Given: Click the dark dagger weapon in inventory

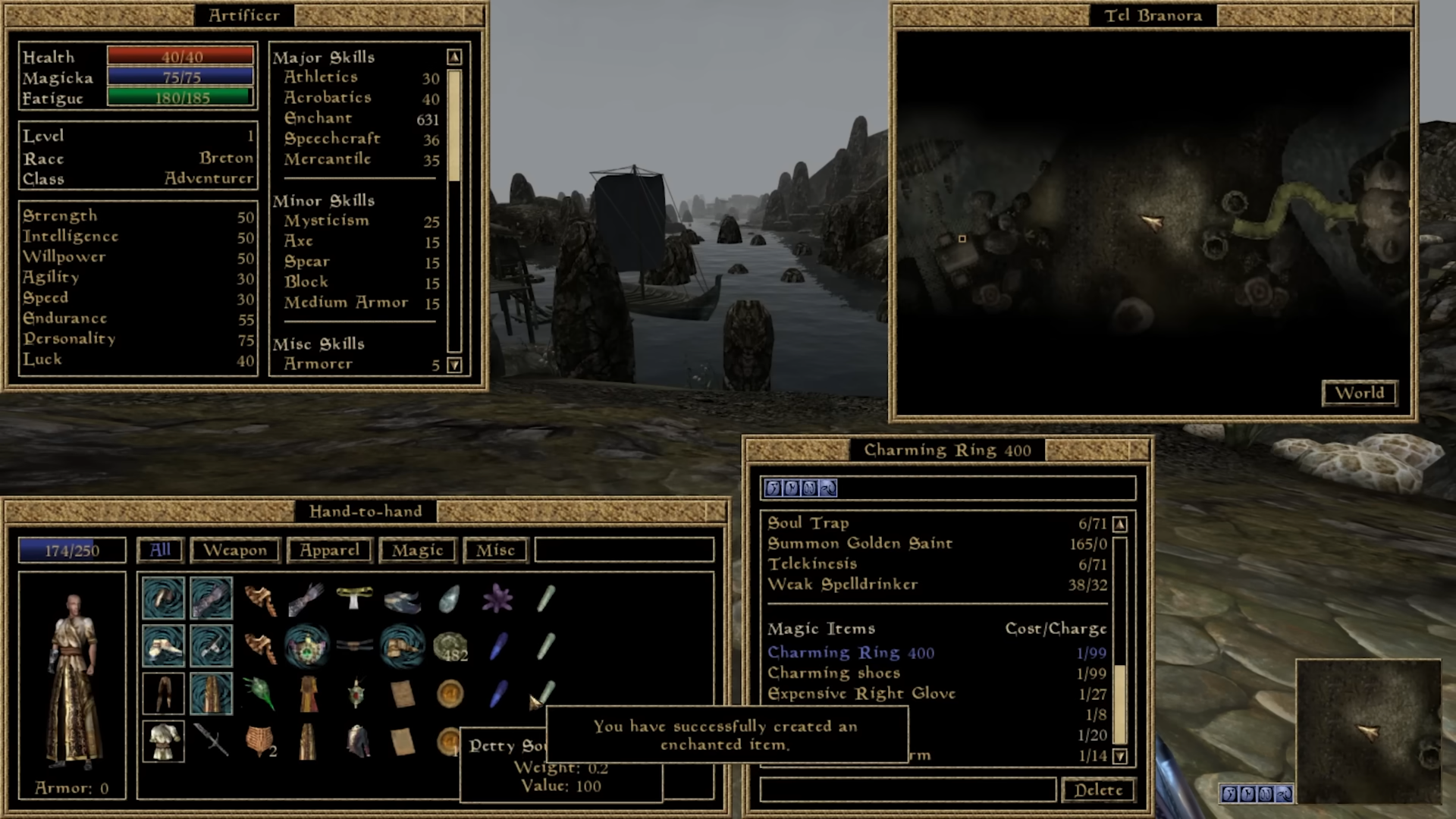Looking at the screenshot, I should 213,742.
